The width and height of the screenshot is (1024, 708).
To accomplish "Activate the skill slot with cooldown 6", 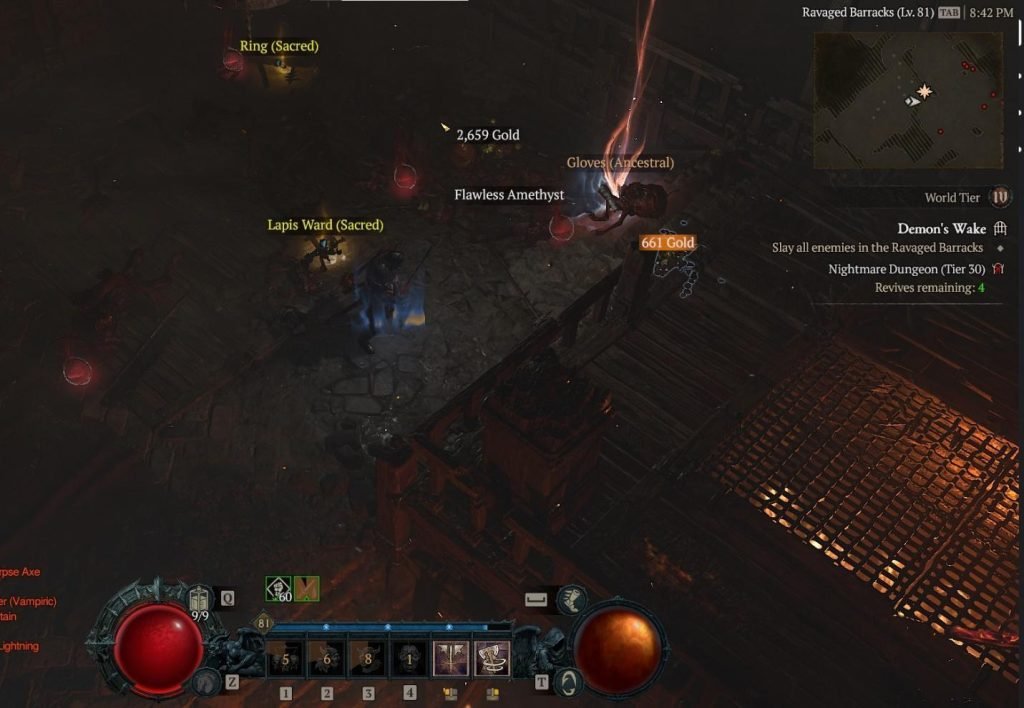I will [x=327, y=660].
